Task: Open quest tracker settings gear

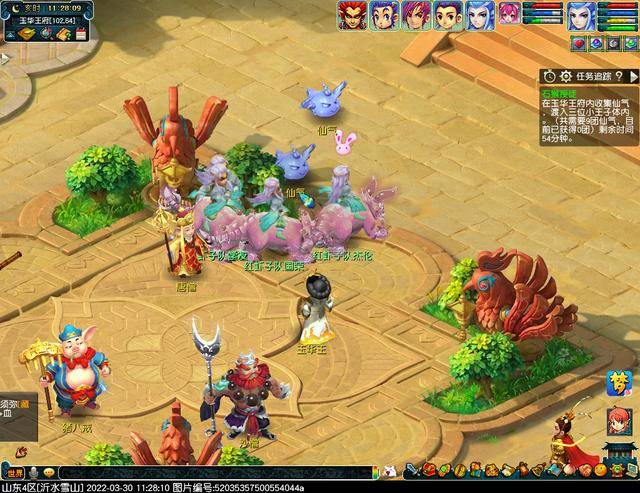Action: [x=565, y=75]
